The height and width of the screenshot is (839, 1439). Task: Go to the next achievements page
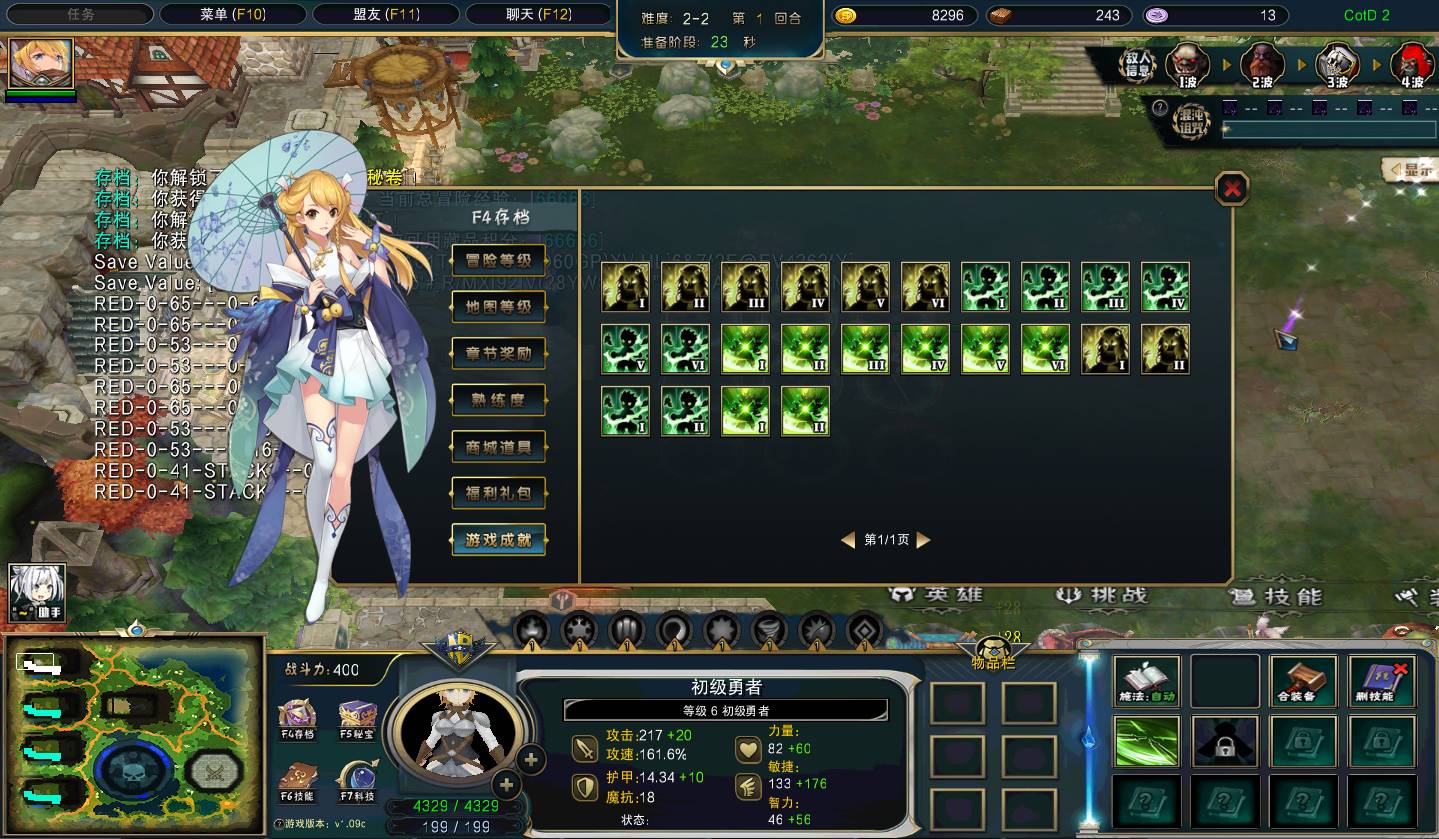point(923,540)
